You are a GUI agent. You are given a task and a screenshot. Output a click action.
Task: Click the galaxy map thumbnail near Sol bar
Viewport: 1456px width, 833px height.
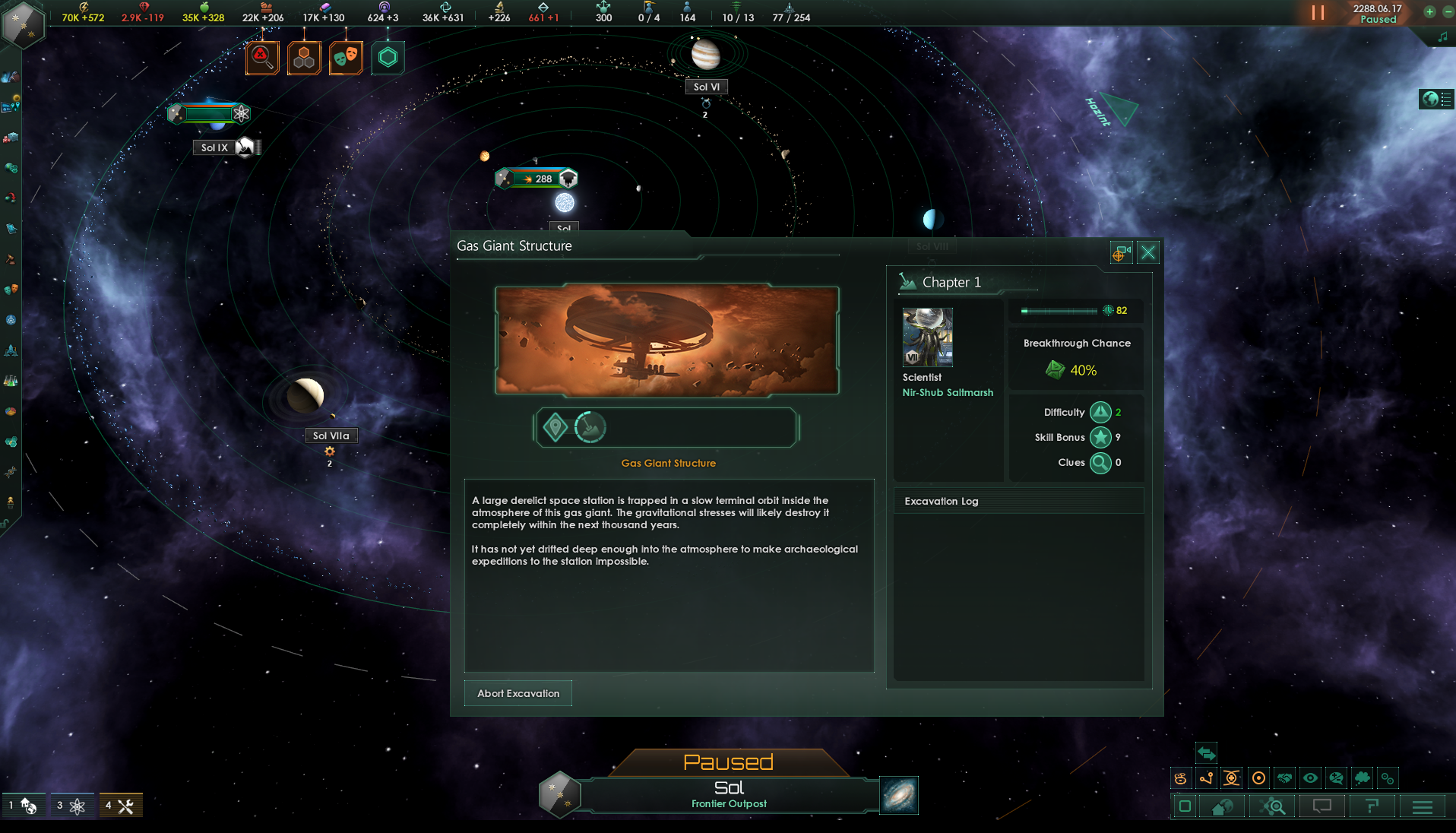899,796
